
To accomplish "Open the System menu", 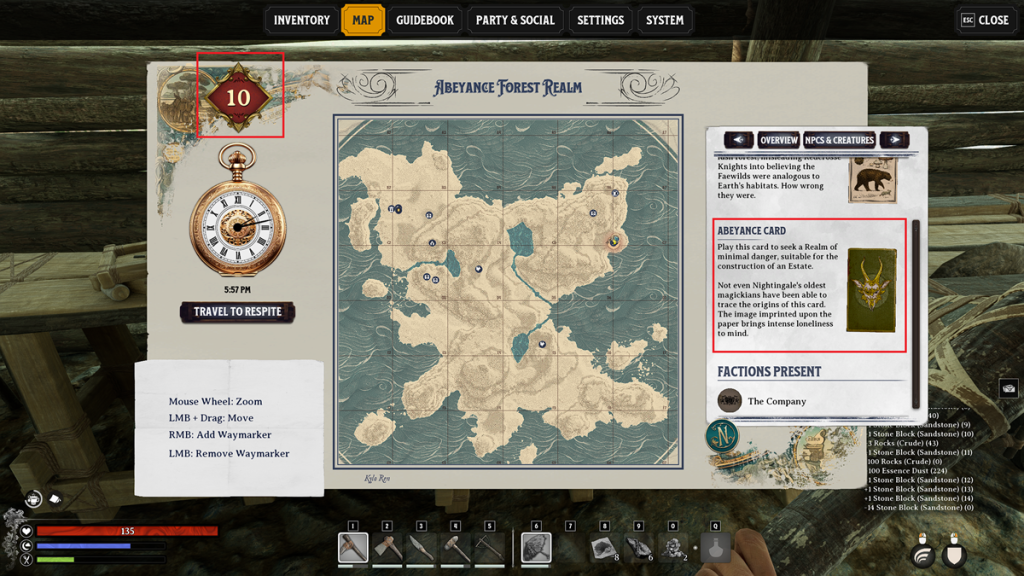I will [664, 20].
